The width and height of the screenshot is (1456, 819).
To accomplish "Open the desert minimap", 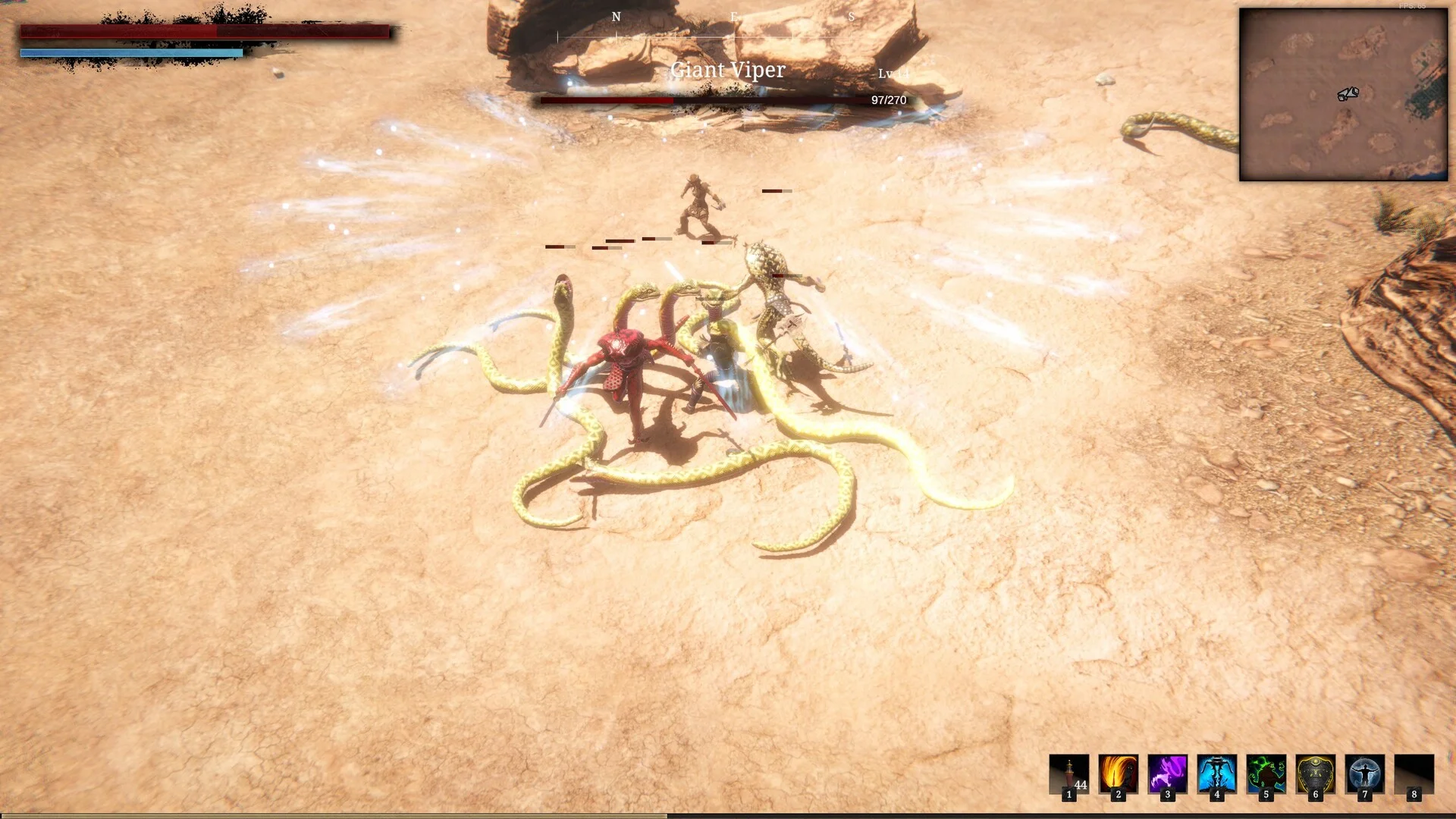I will click(x=1343, y=95).
